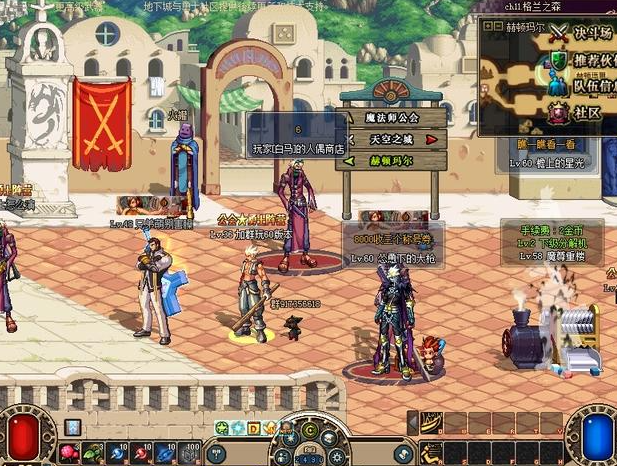Open the green C button on the center dial

point(310,429)
